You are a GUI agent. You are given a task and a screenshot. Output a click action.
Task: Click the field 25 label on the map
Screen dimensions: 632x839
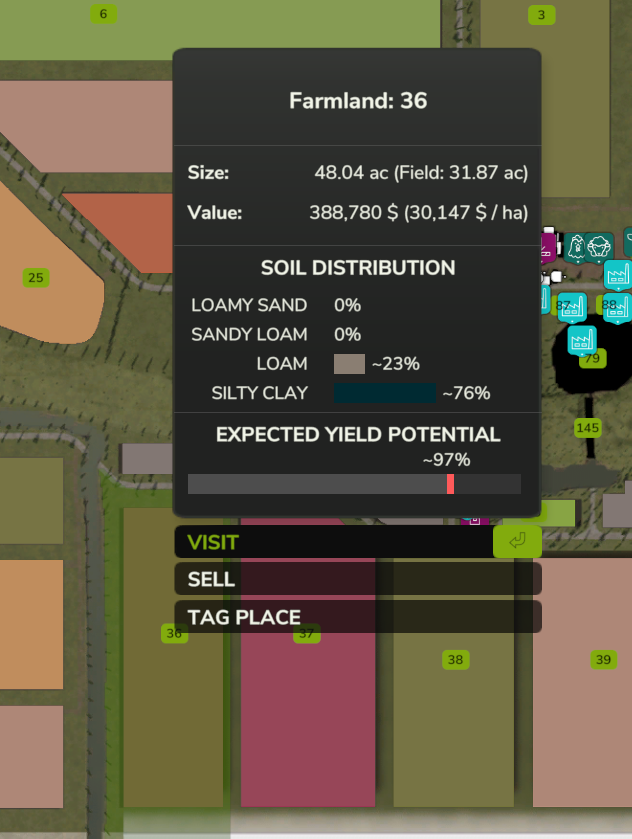[36, 278]
